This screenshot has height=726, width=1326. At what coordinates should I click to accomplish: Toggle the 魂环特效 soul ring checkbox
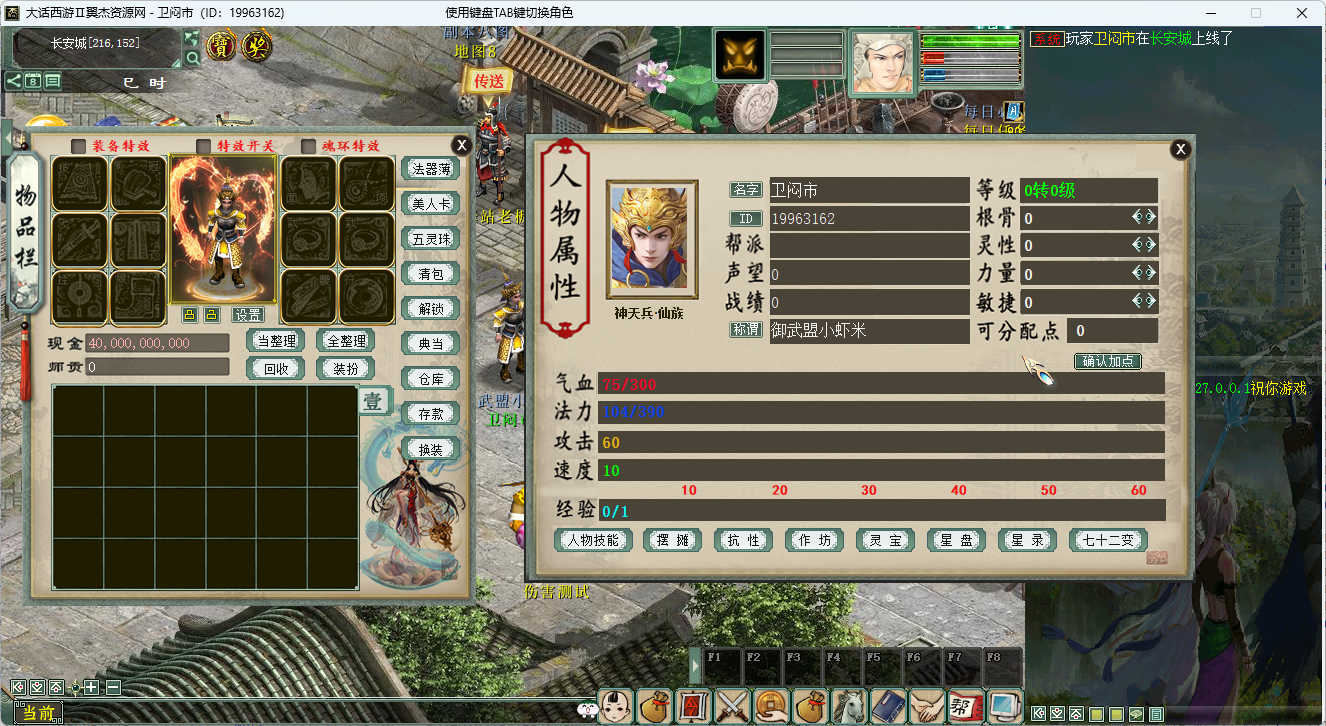308,146
